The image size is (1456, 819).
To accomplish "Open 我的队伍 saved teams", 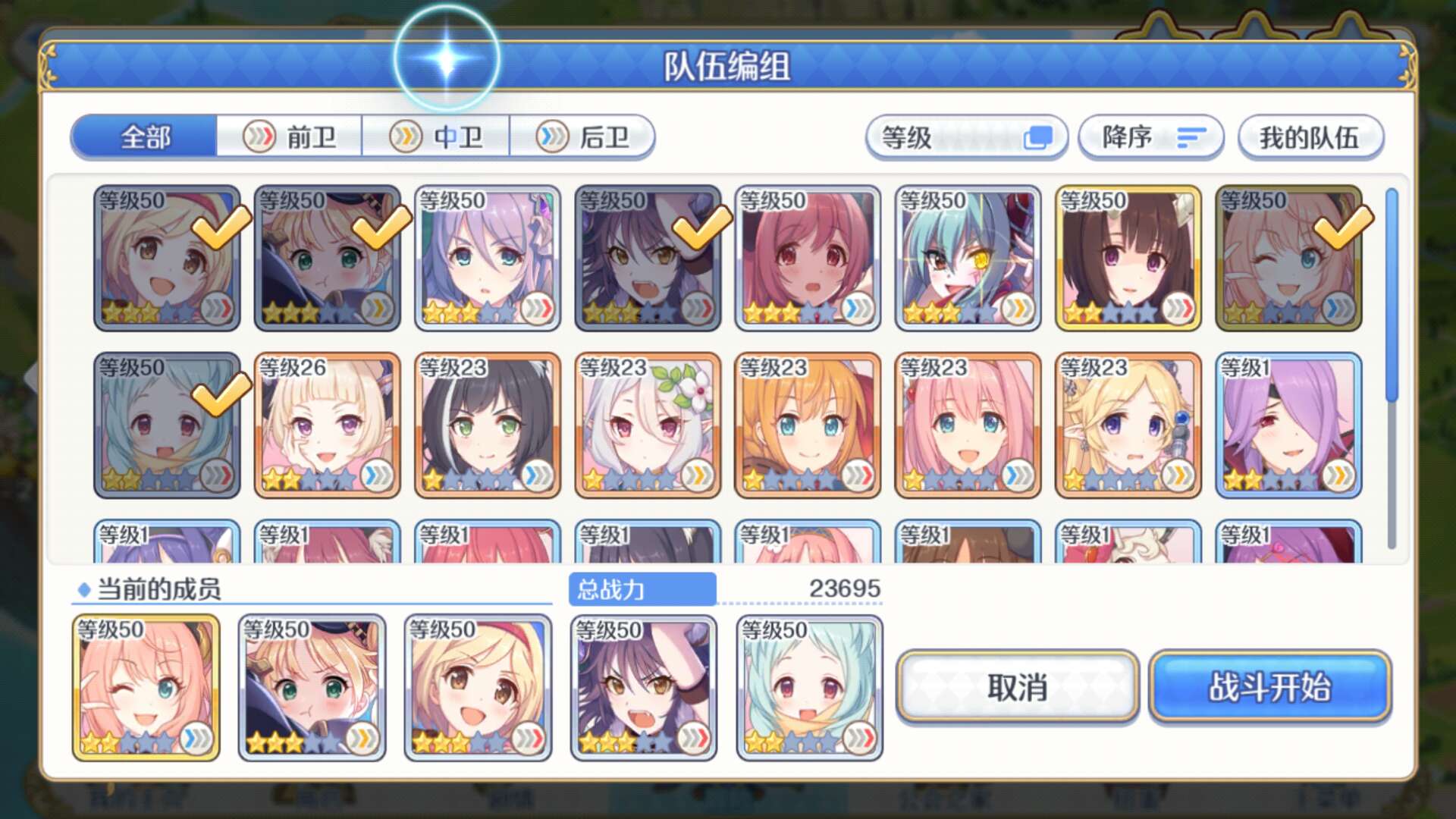I will [1310, 137].
